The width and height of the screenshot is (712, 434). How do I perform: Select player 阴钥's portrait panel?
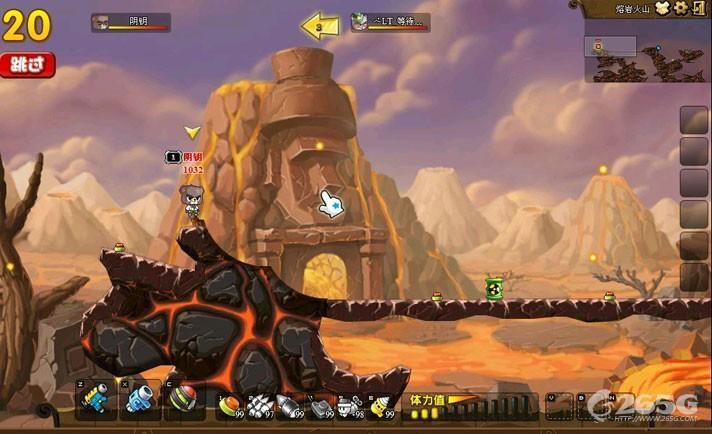coord(130,22)
